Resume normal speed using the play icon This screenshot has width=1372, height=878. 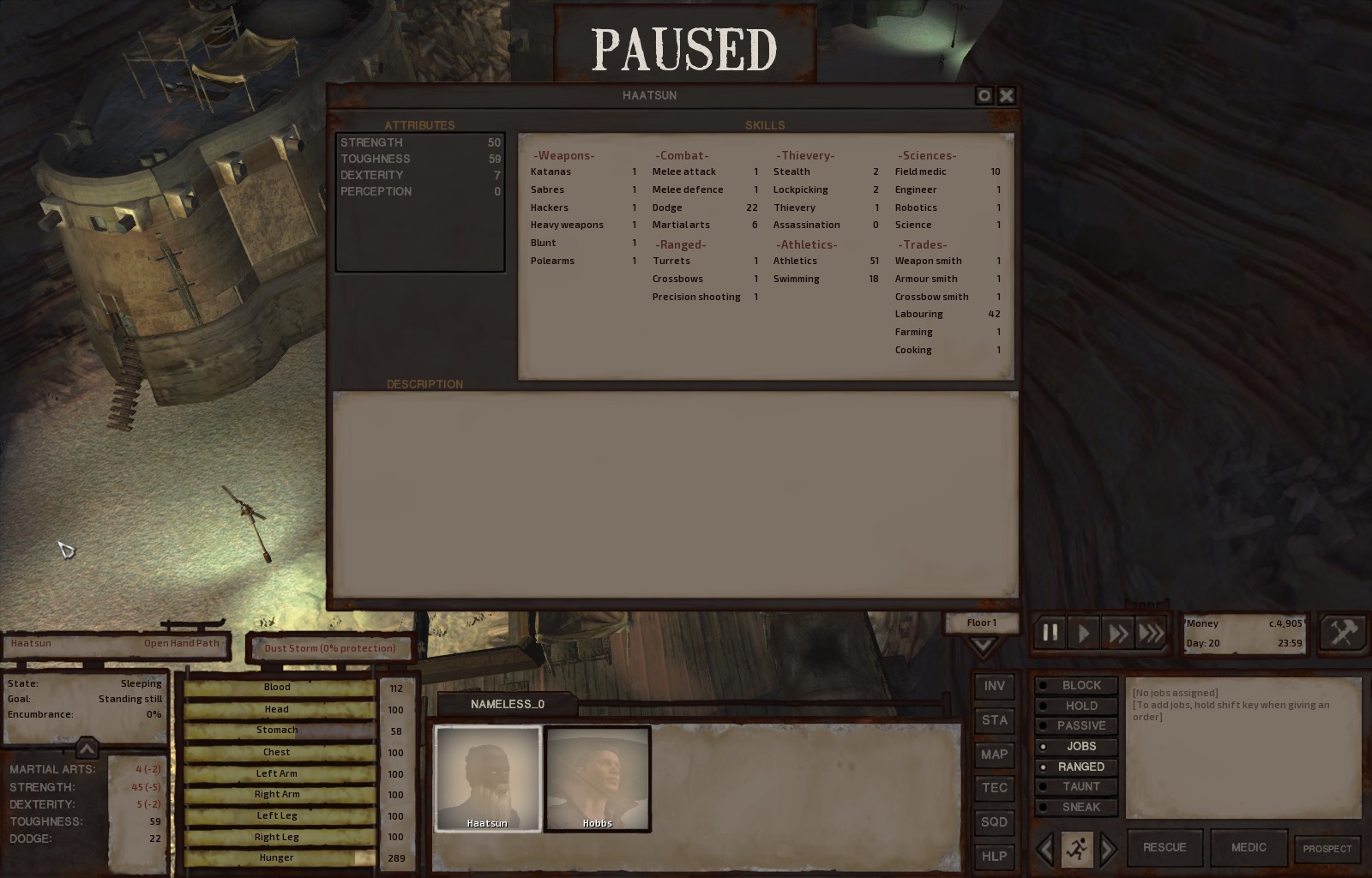coord(1082,632)
